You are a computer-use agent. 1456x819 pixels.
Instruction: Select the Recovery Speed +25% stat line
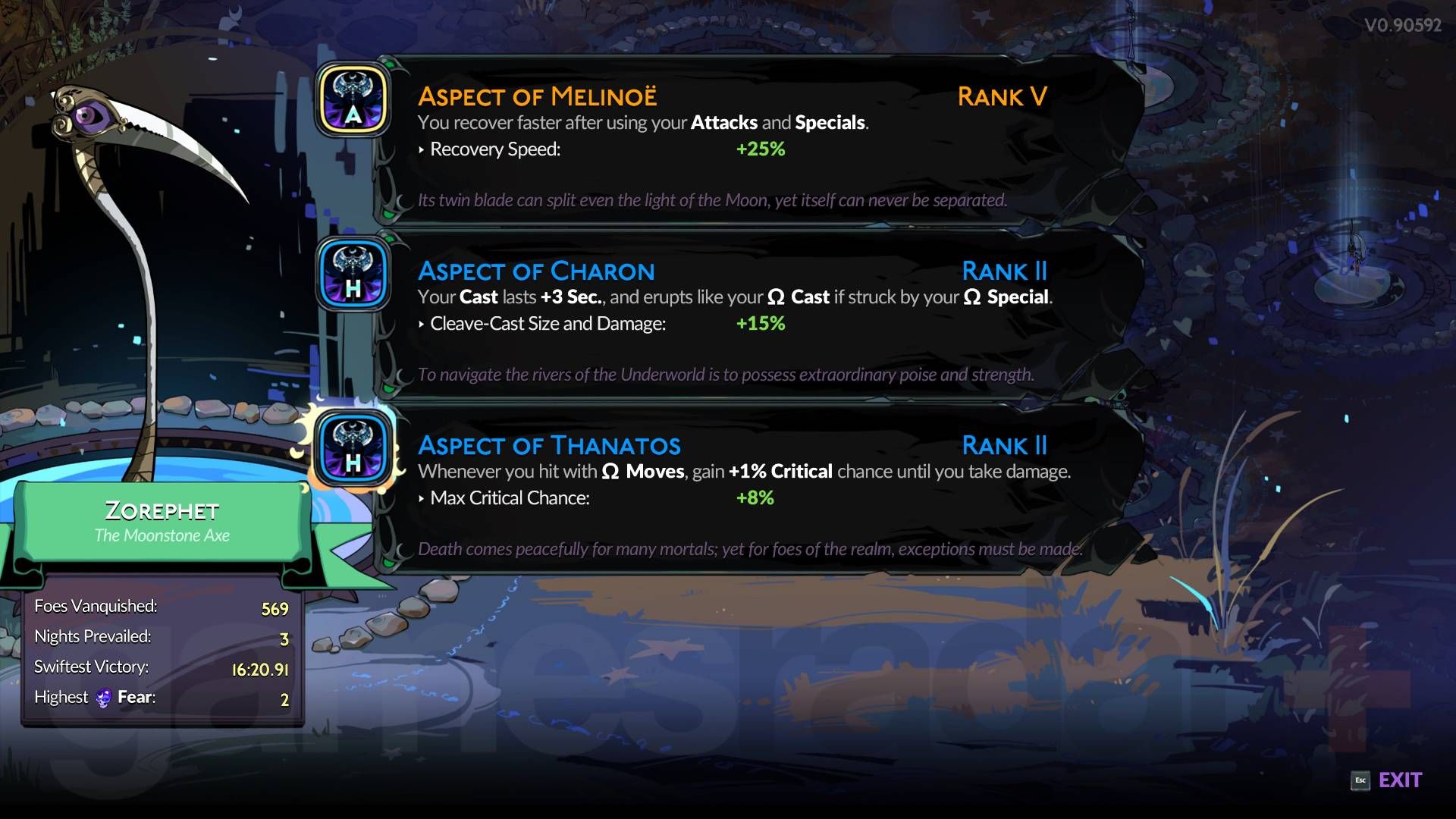[599, 149]
